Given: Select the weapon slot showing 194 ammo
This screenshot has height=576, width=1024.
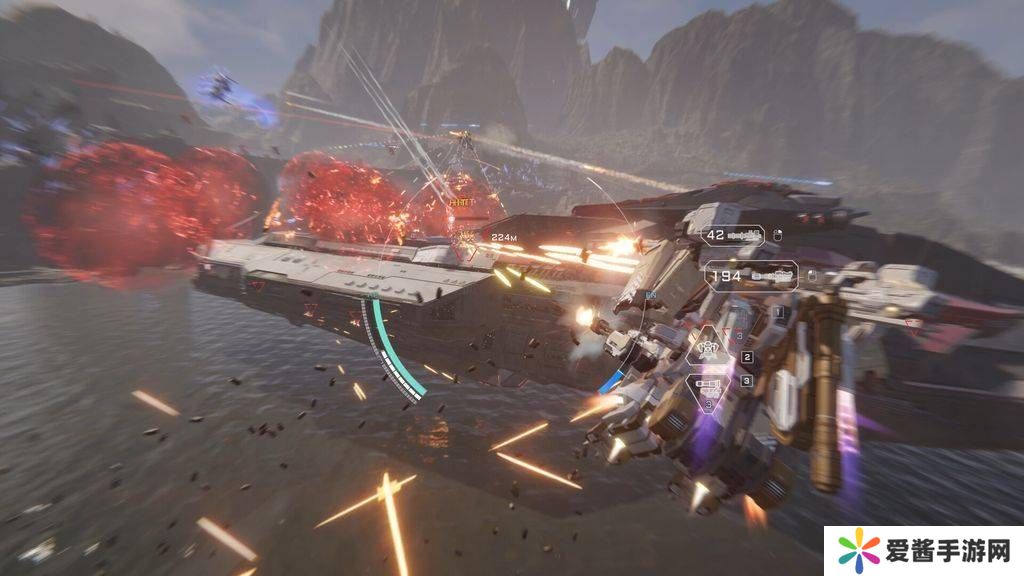Looking at the screenshot, I should point(750,274).
